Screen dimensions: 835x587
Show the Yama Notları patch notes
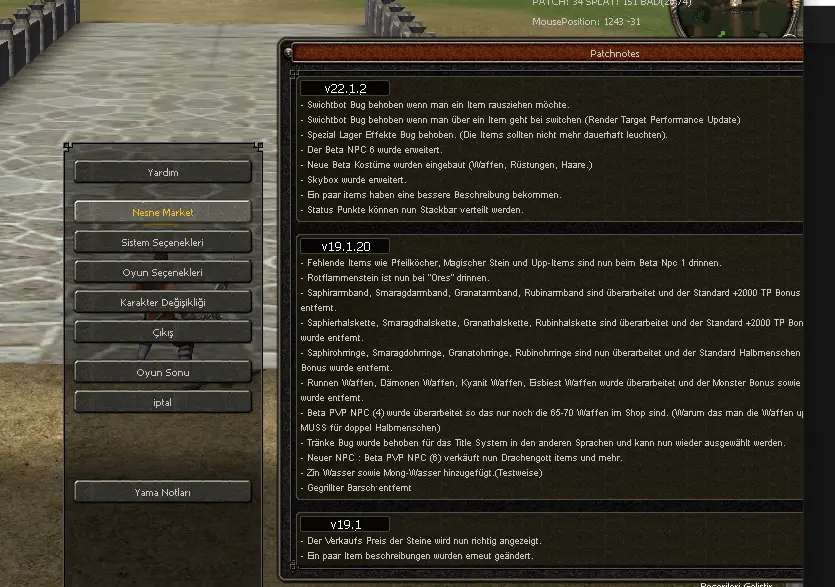pos(162,492)
